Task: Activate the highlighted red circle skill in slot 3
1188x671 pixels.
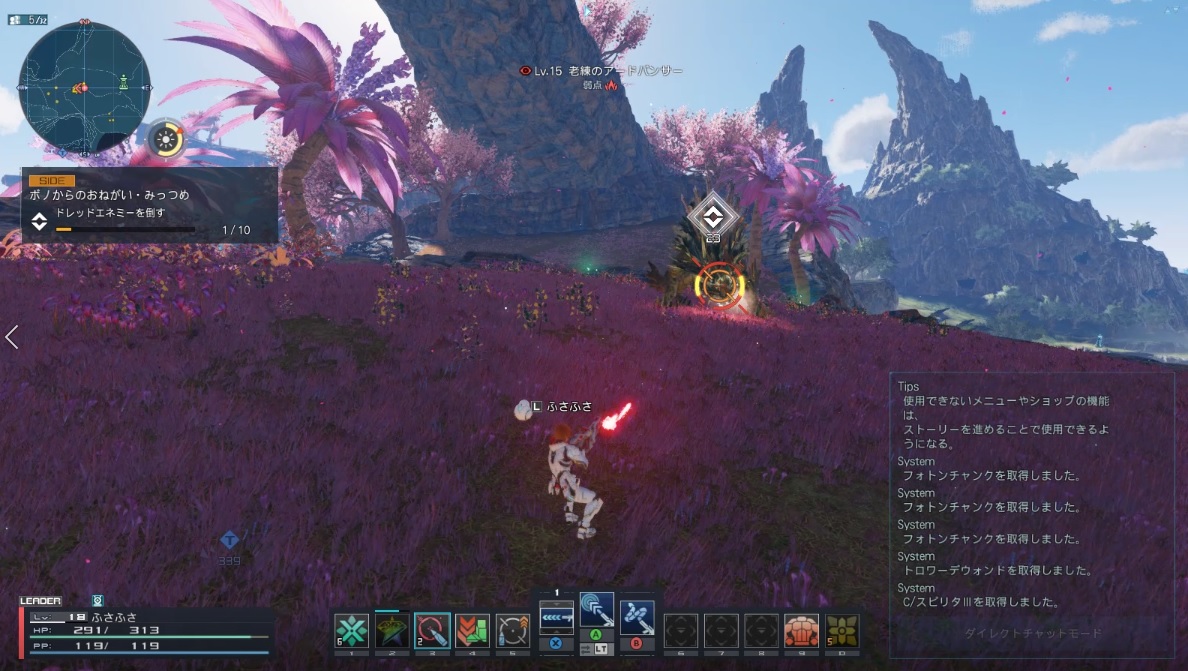Action: 432,630
